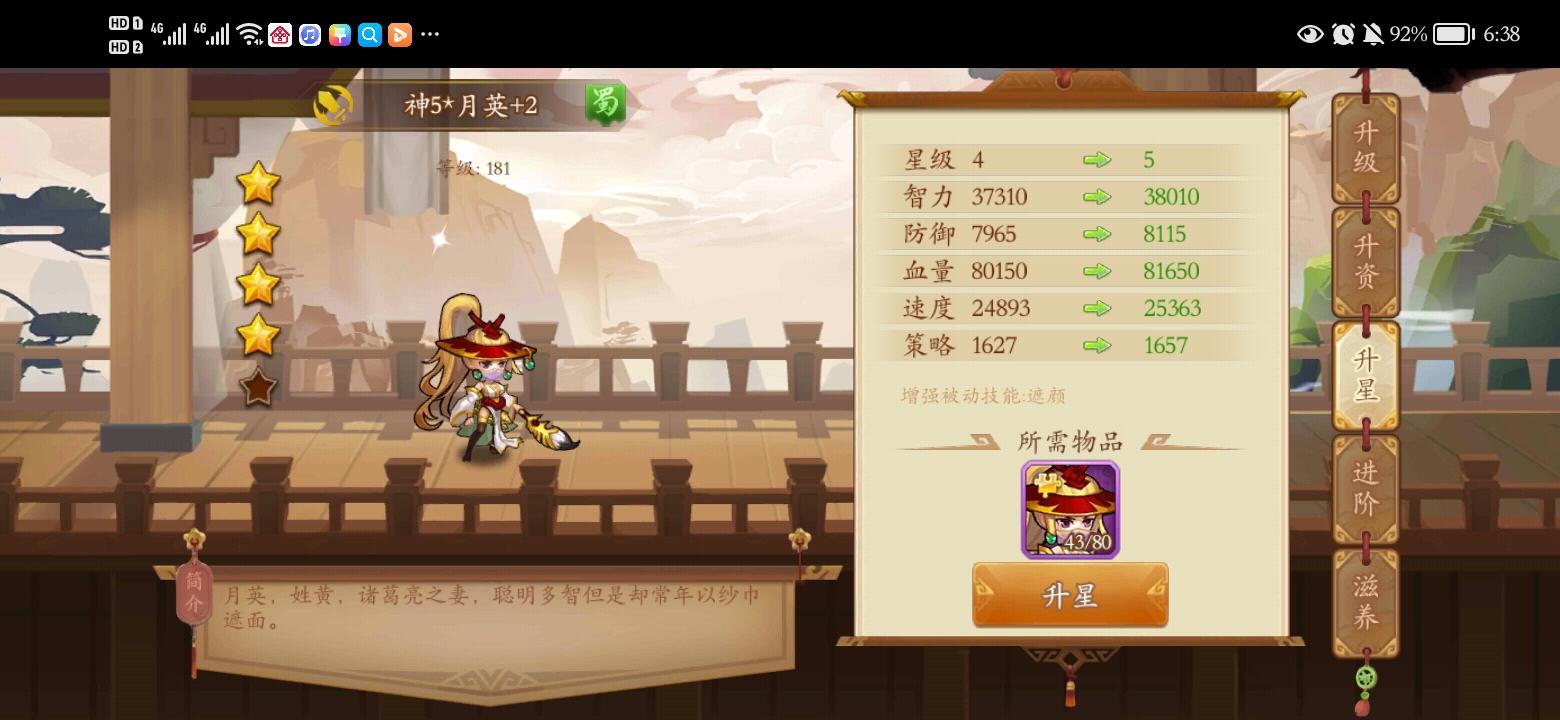Open the 进阶 tab
The image size is (1560, 720).
pyautogui.click(x=1366, y=488)
